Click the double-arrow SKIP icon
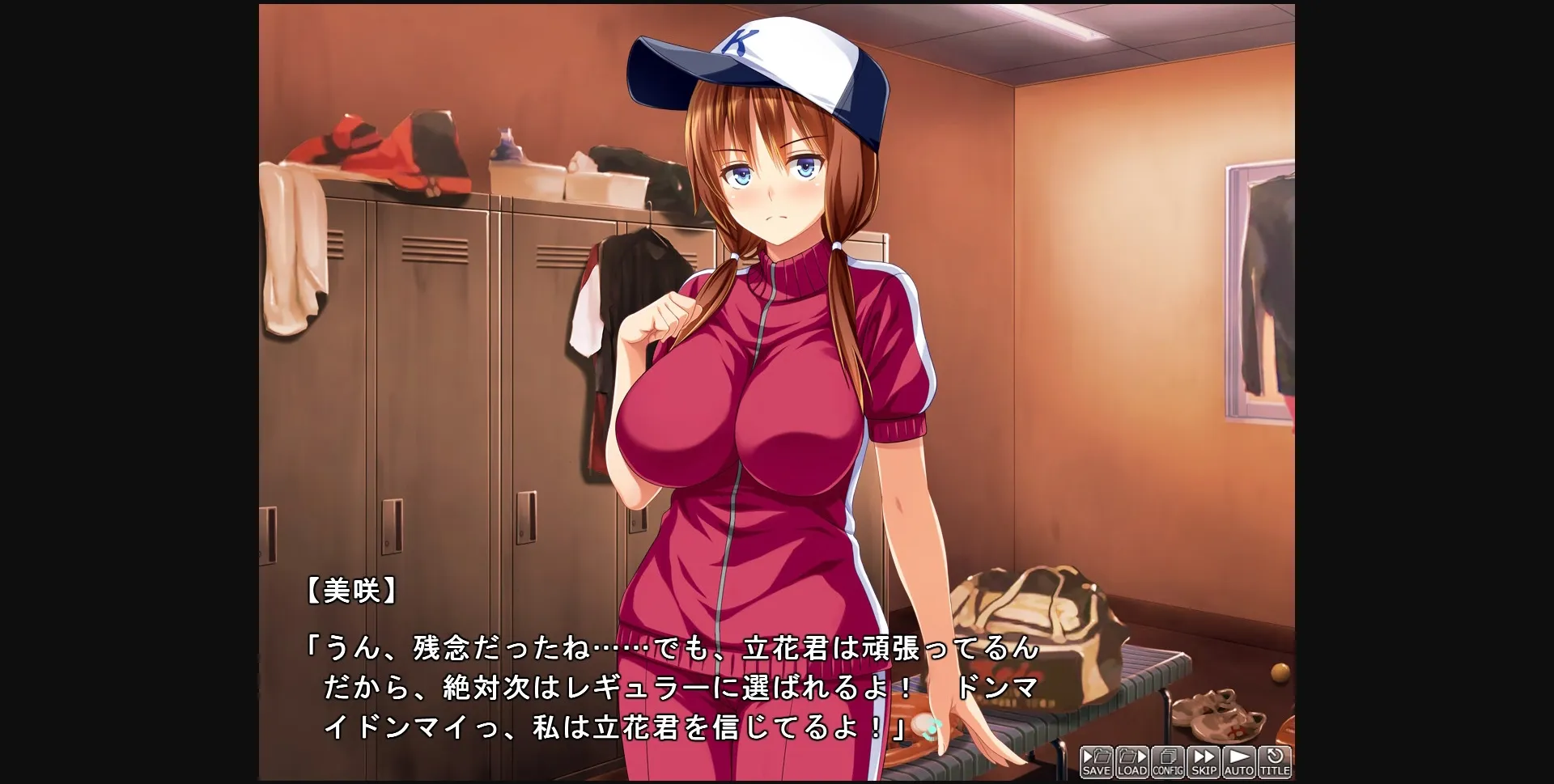1554x784 pixels. tap(1205, 756)
